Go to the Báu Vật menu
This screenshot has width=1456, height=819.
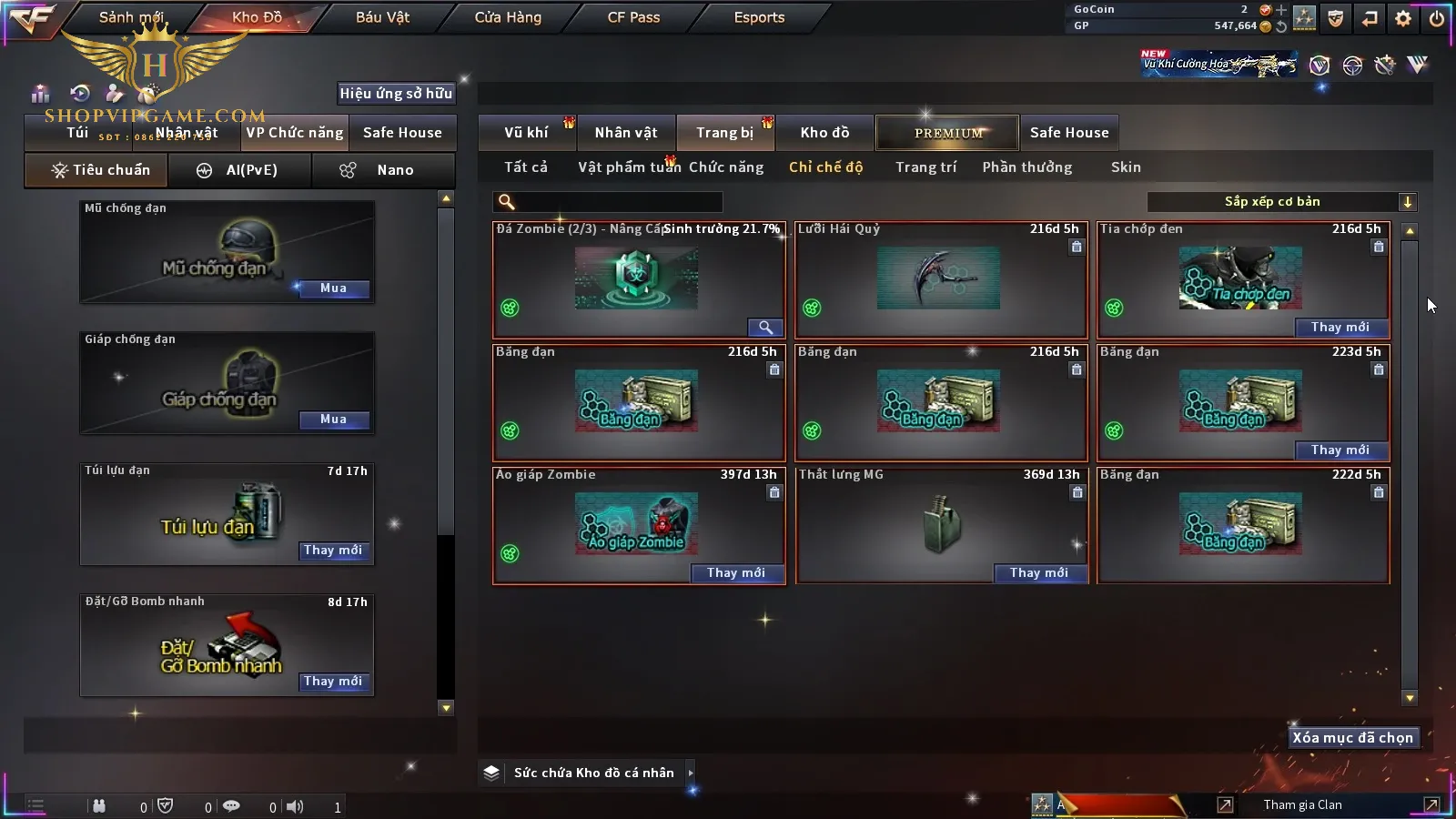click(x=382, y=17)
